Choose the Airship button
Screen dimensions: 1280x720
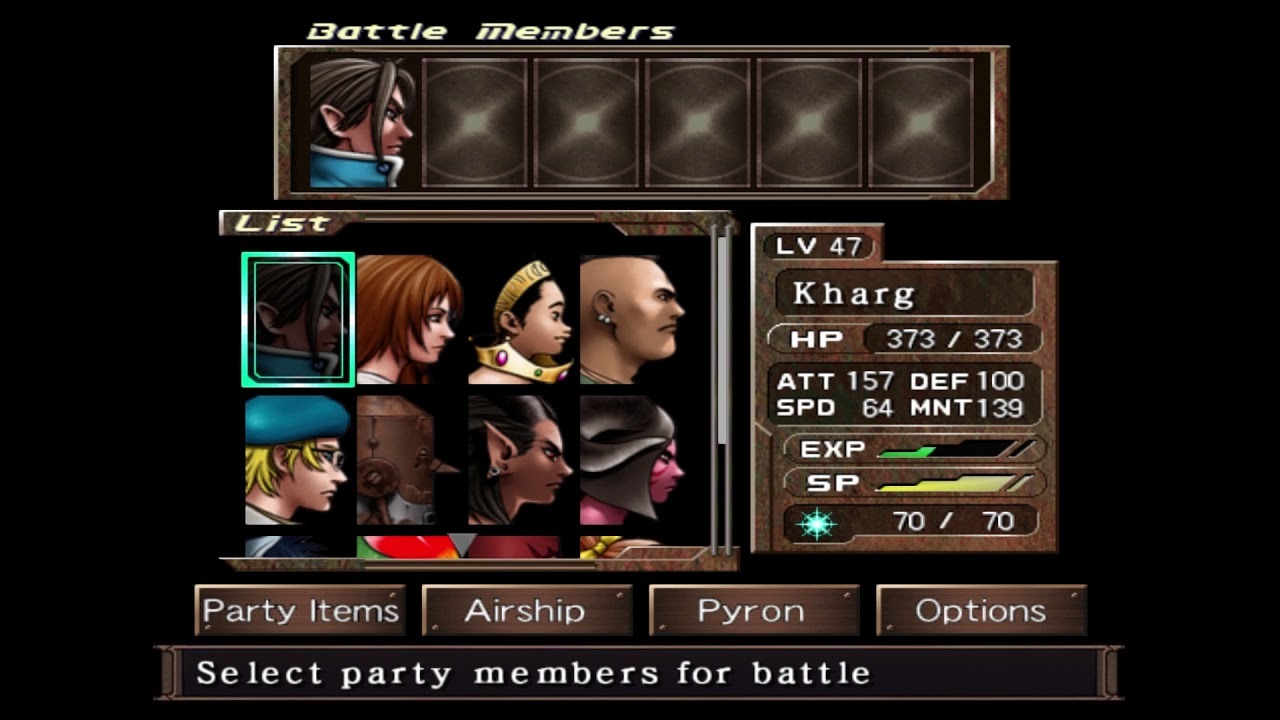pos(526,611)
